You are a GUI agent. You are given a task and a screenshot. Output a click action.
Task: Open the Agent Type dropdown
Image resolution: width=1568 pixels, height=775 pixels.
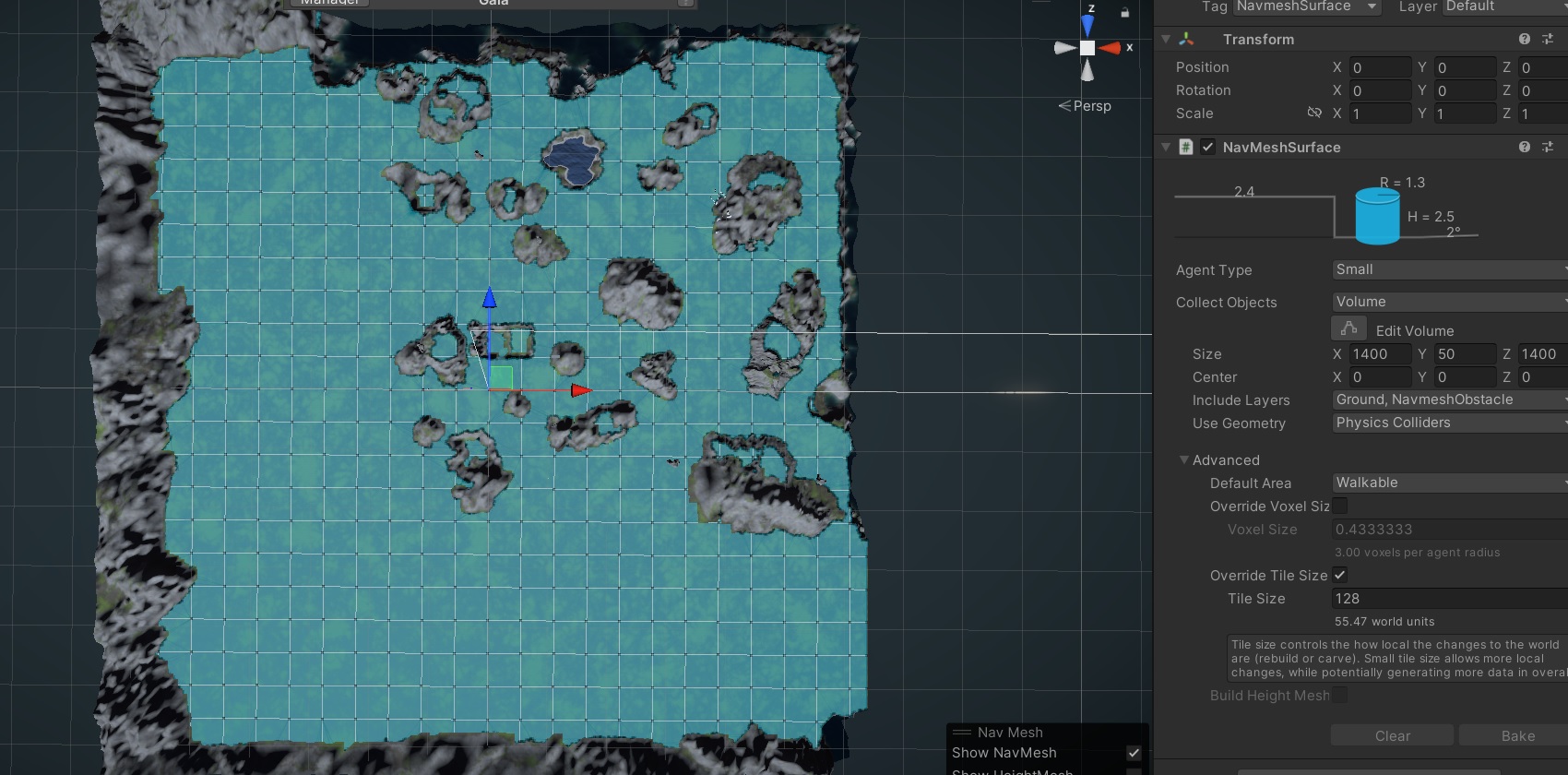tap(1448, 270)
